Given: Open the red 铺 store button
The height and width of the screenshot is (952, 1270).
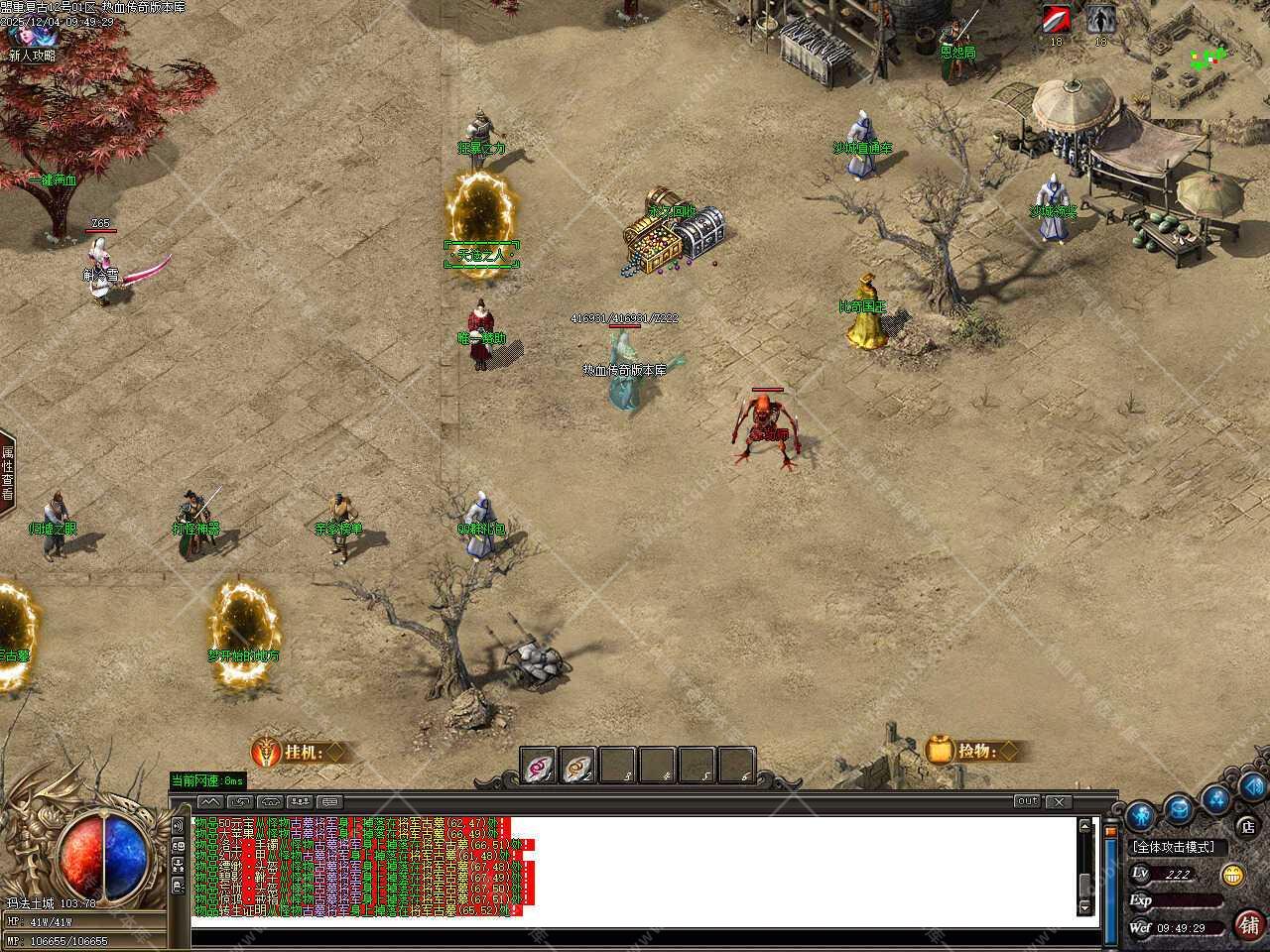Looking at the screenshot, I should coord(1249,924).
